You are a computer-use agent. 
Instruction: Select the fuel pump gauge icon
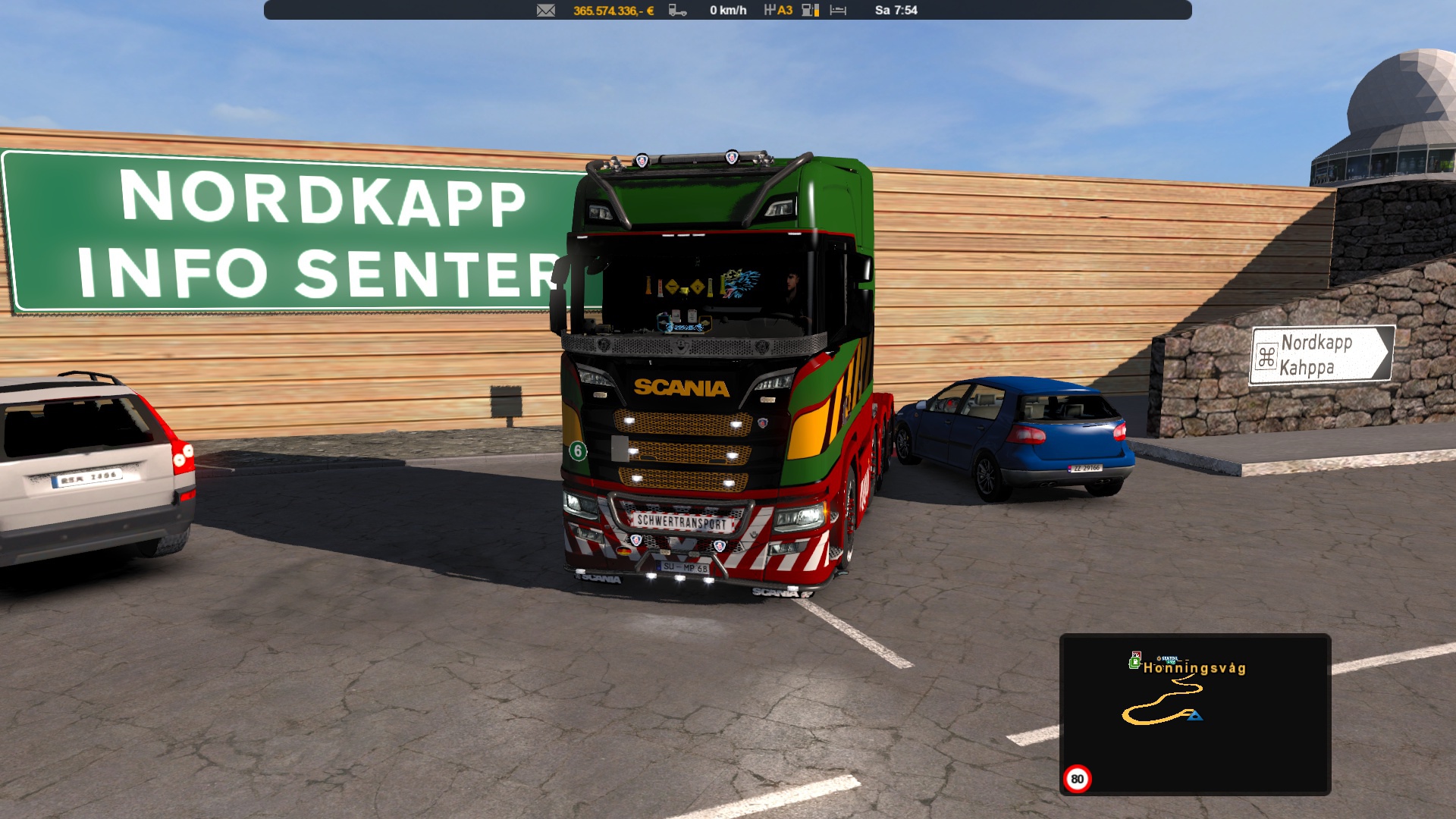tap(810, 11)
